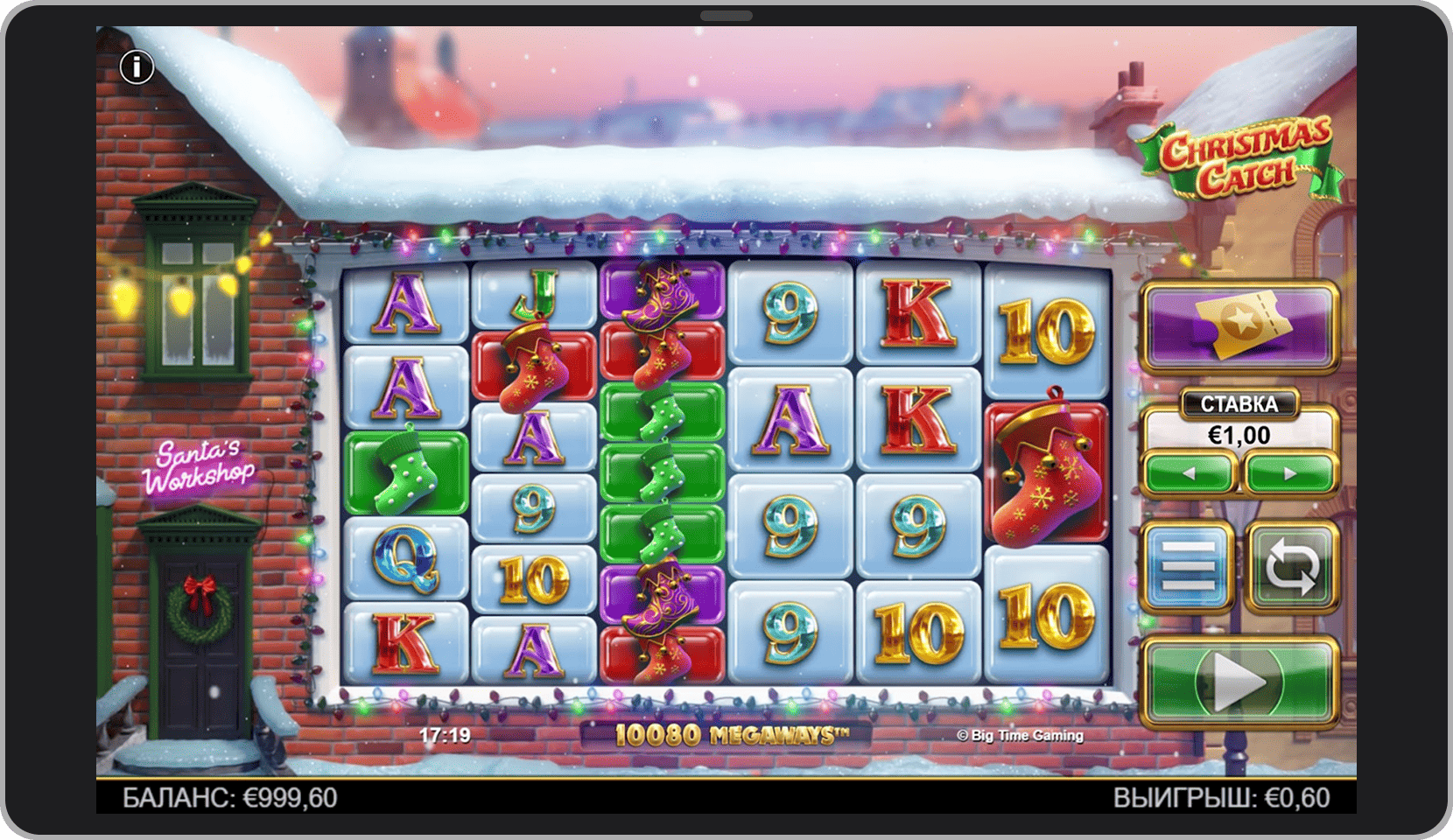Viewport: 1453px width, 840px height.
Task: Click the СТАВКА bet label
Action: pos(1238,403)
